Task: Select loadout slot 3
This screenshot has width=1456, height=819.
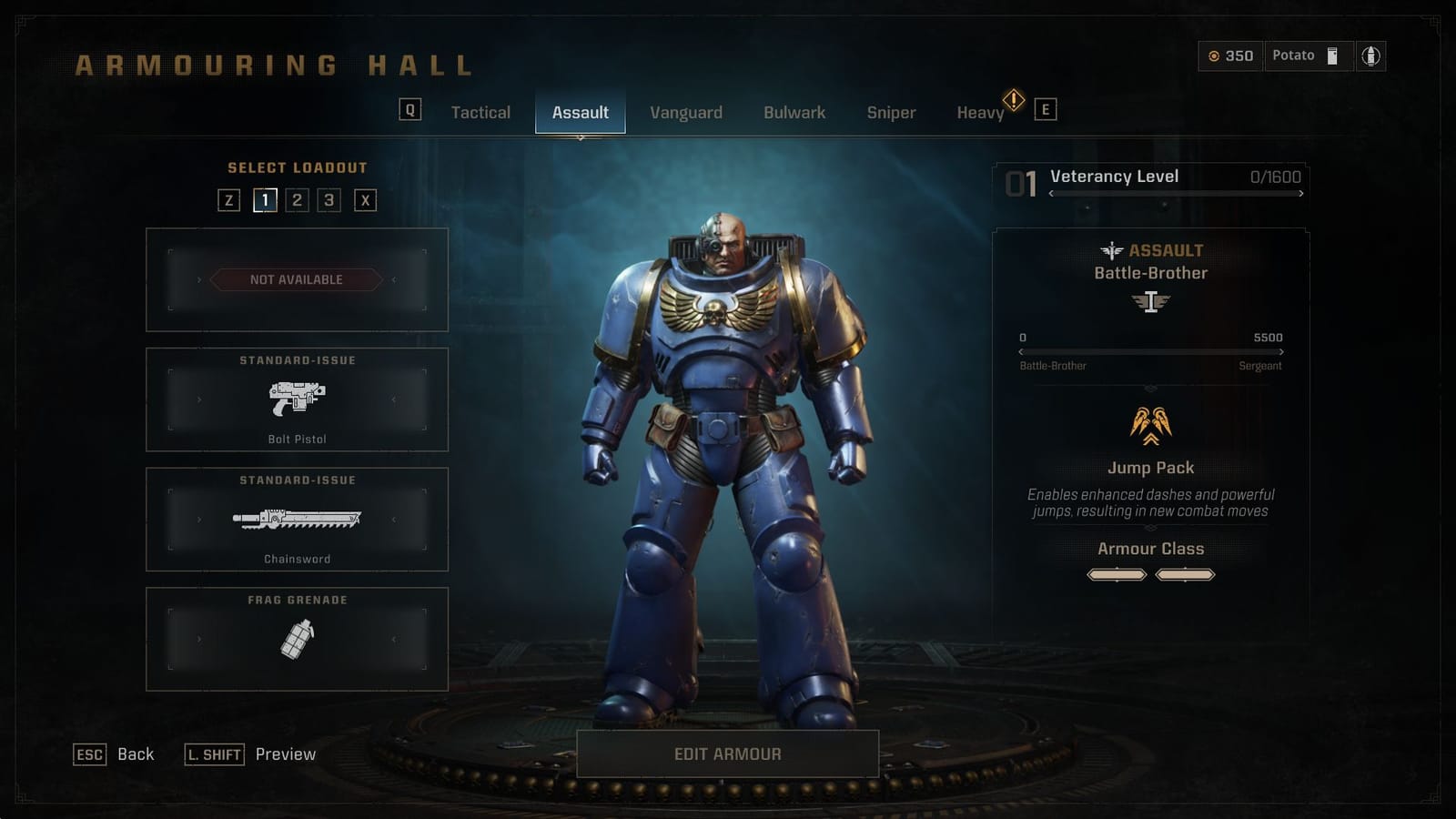Action: point(329,200)
